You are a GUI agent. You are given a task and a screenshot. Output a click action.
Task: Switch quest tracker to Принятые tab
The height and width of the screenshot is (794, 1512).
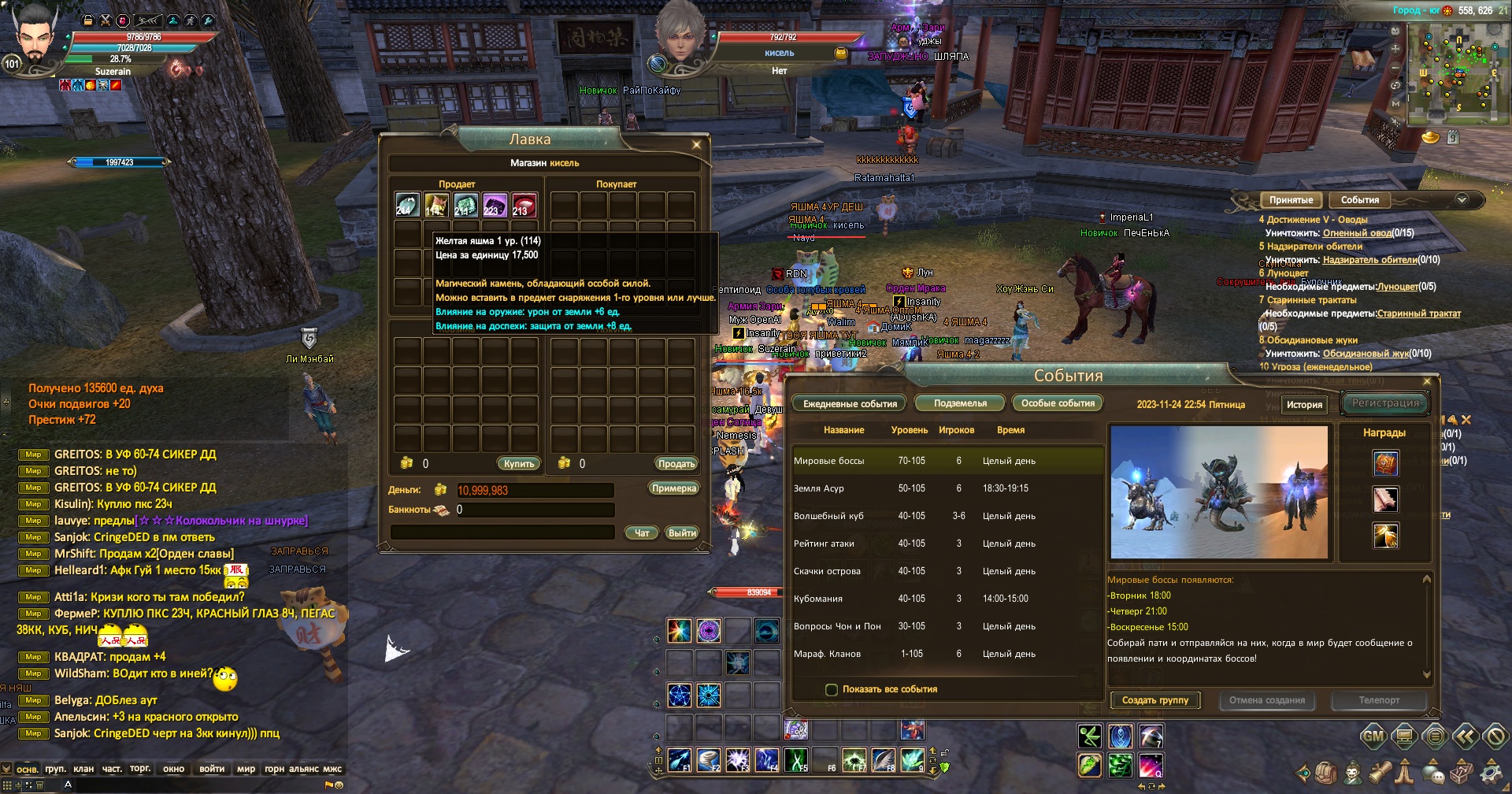[x=1291, y=200]
